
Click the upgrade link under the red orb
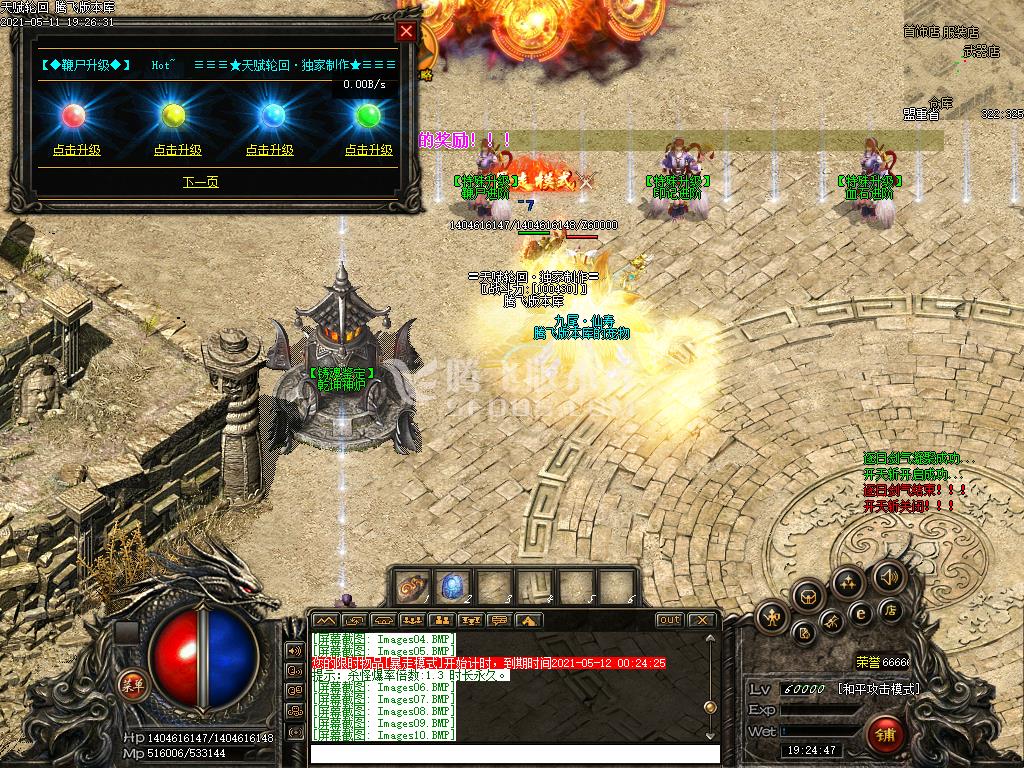point(77,150)
